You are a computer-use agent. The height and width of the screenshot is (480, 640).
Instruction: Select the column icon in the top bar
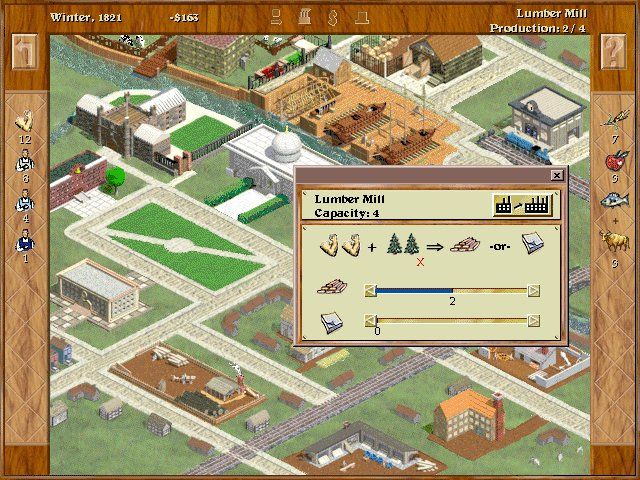tap(298, 16)
